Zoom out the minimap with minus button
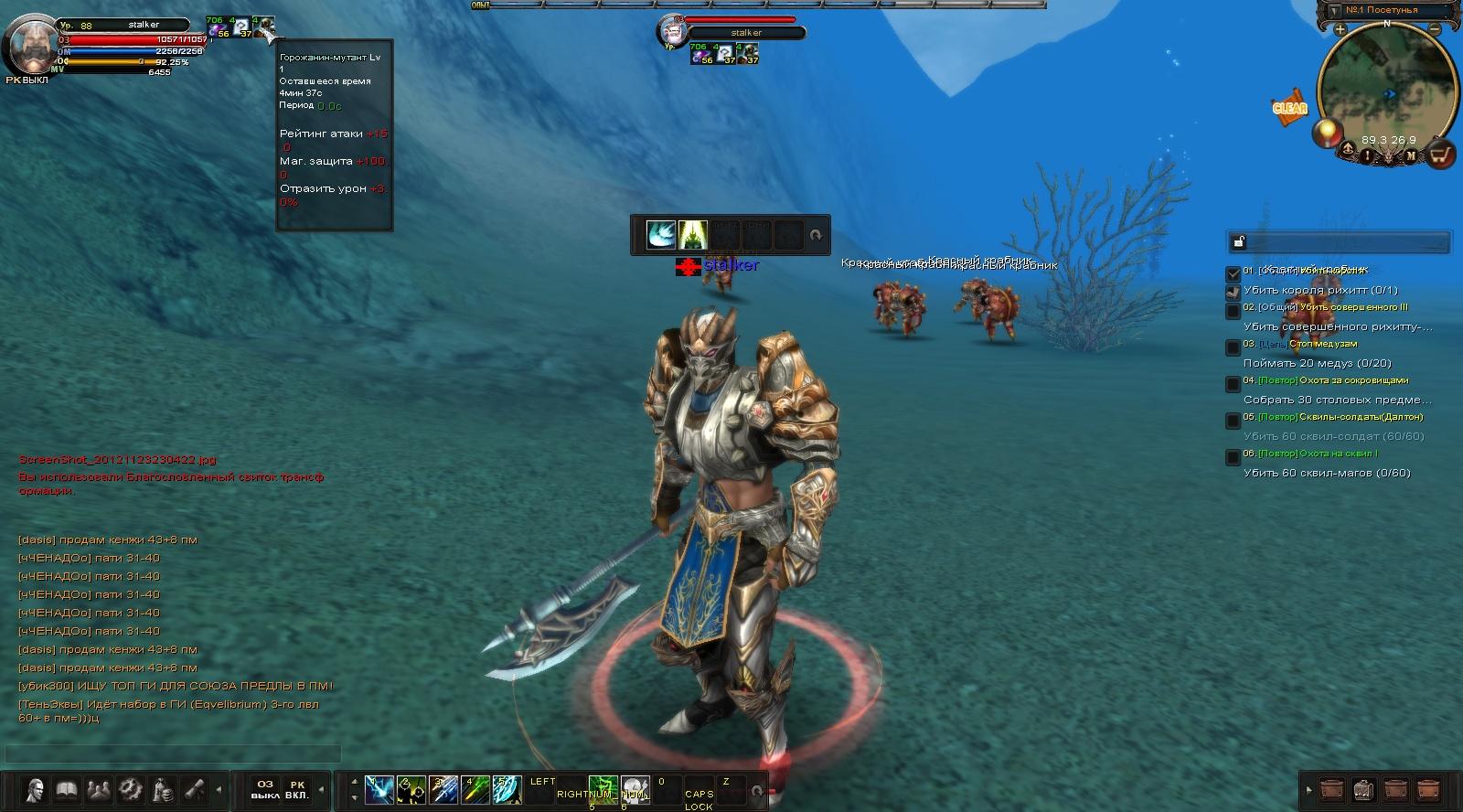The width and height of the screenshot is (1463, 812). (1435, 29)
